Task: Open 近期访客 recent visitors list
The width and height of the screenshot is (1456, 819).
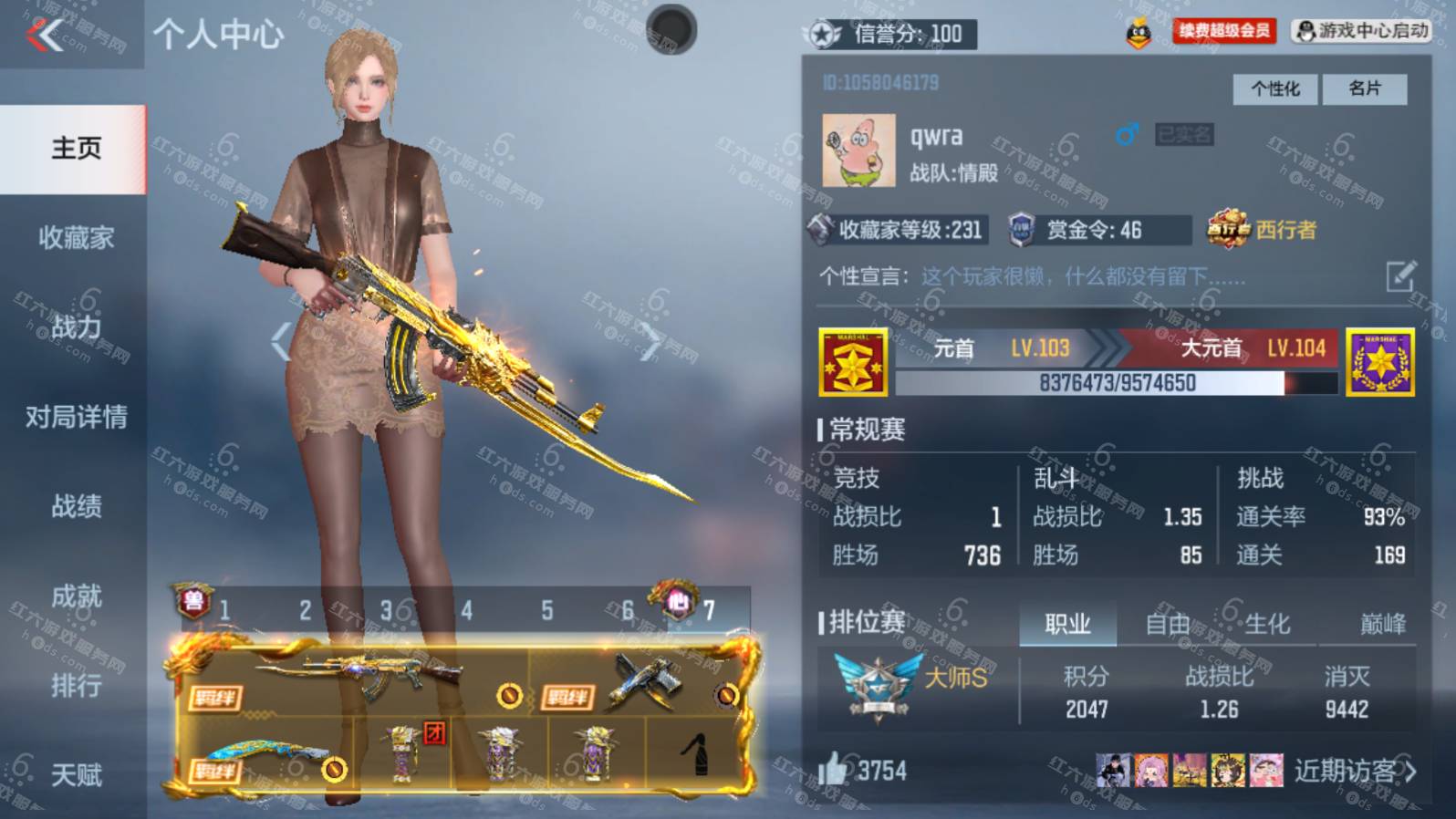Action: coord(1354,772)
